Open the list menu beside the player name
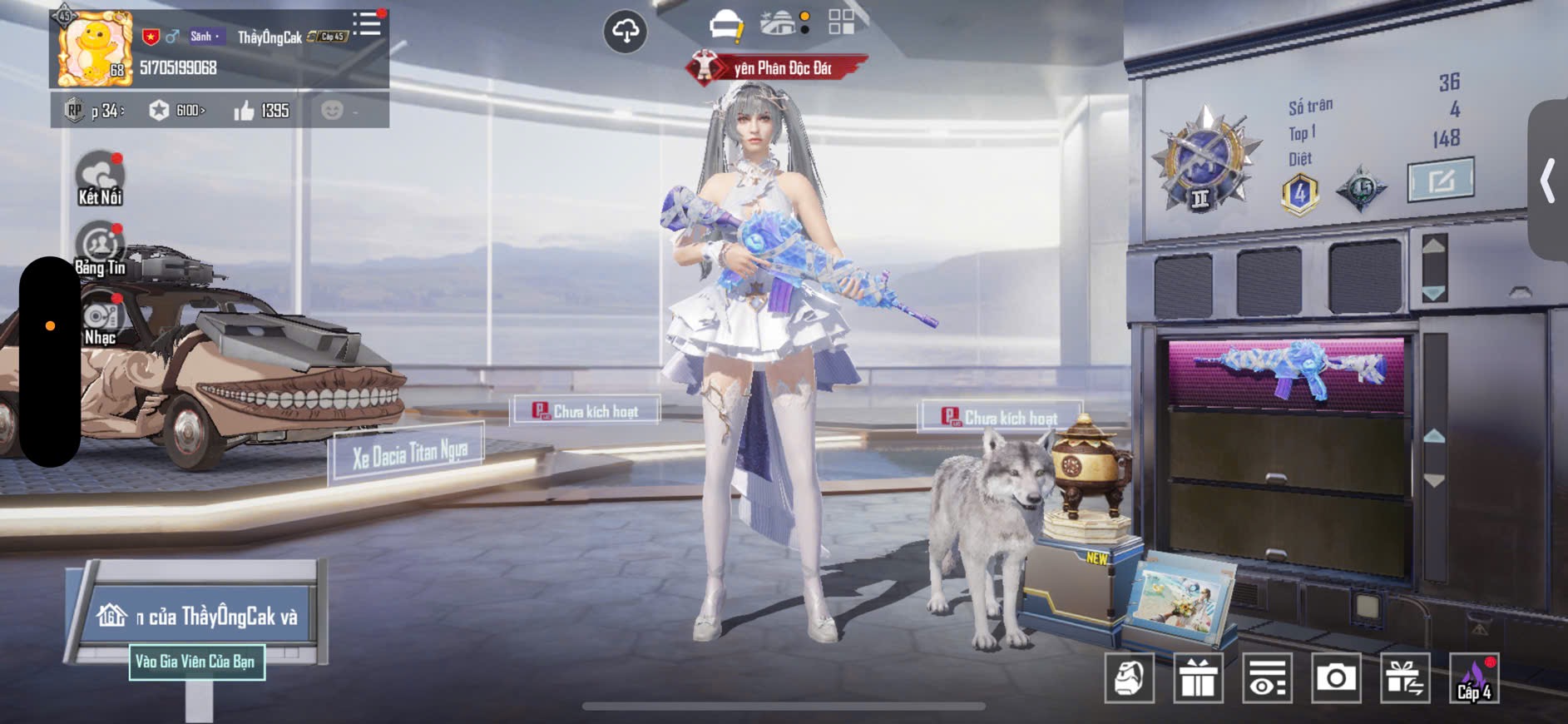 [366, 24]
